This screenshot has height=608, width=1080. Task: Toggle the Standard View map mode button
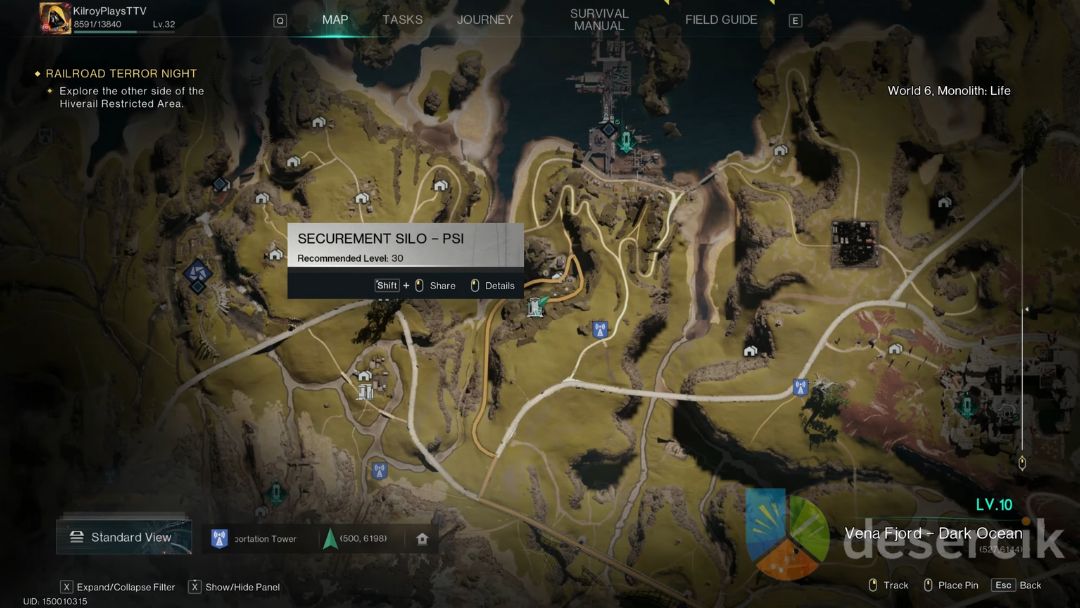pyautogui.click(x=124, y=537)
